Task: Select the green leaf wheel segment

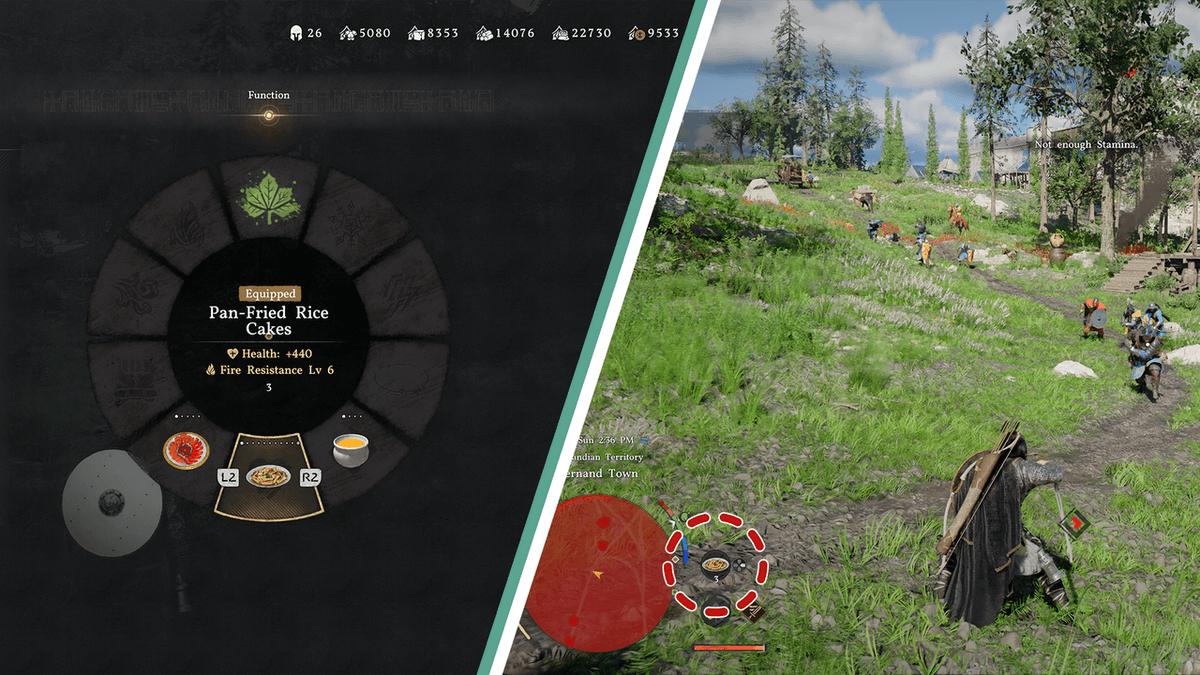Action: [x=267, y=200]
